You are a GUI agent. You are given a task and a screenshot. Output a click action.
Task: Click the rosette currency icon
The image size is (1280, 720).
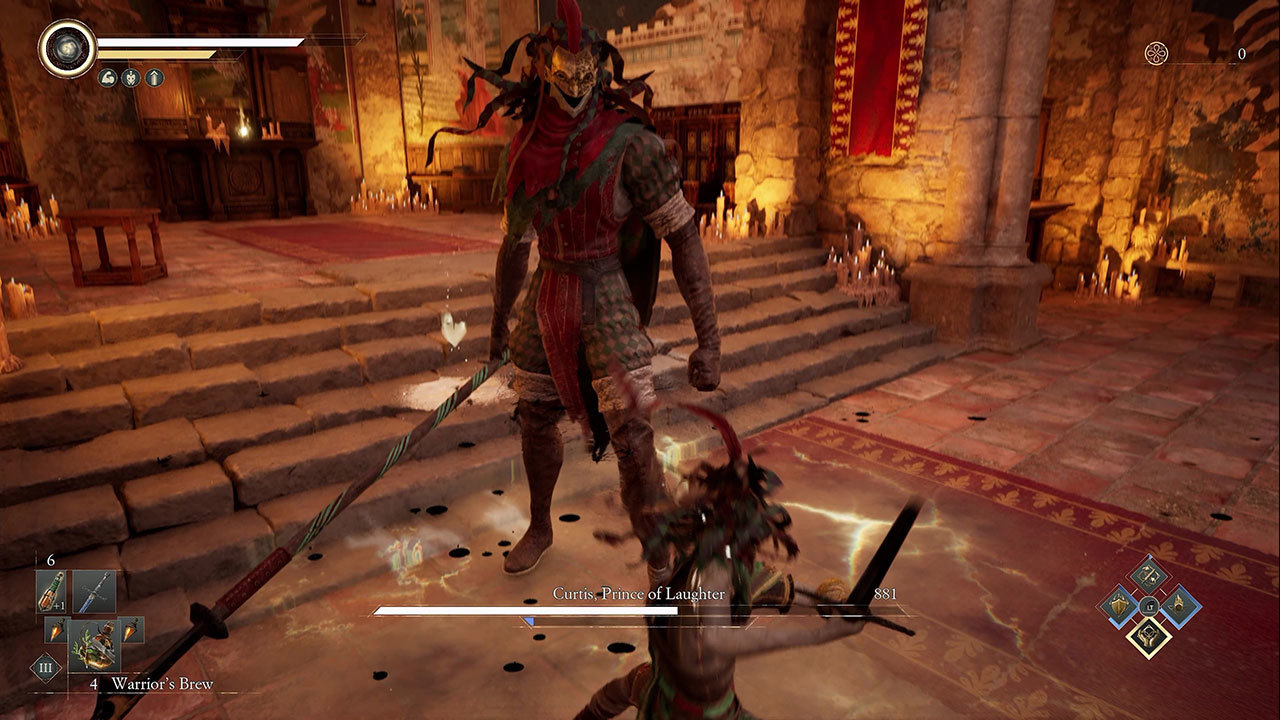pos(1158,53)
